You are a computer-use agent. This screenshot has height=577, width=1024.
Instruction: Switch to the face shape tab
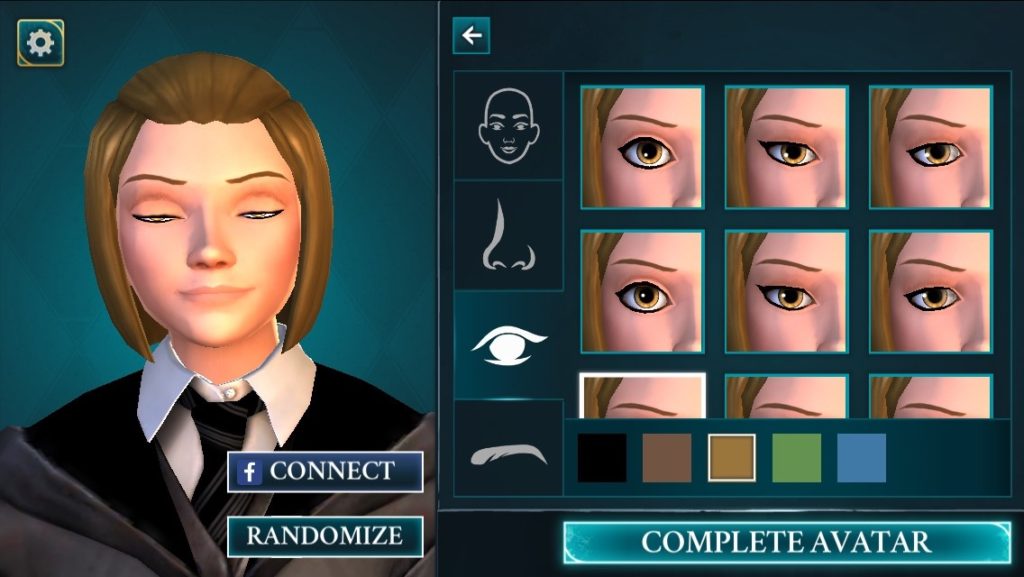tap(508, 126)
